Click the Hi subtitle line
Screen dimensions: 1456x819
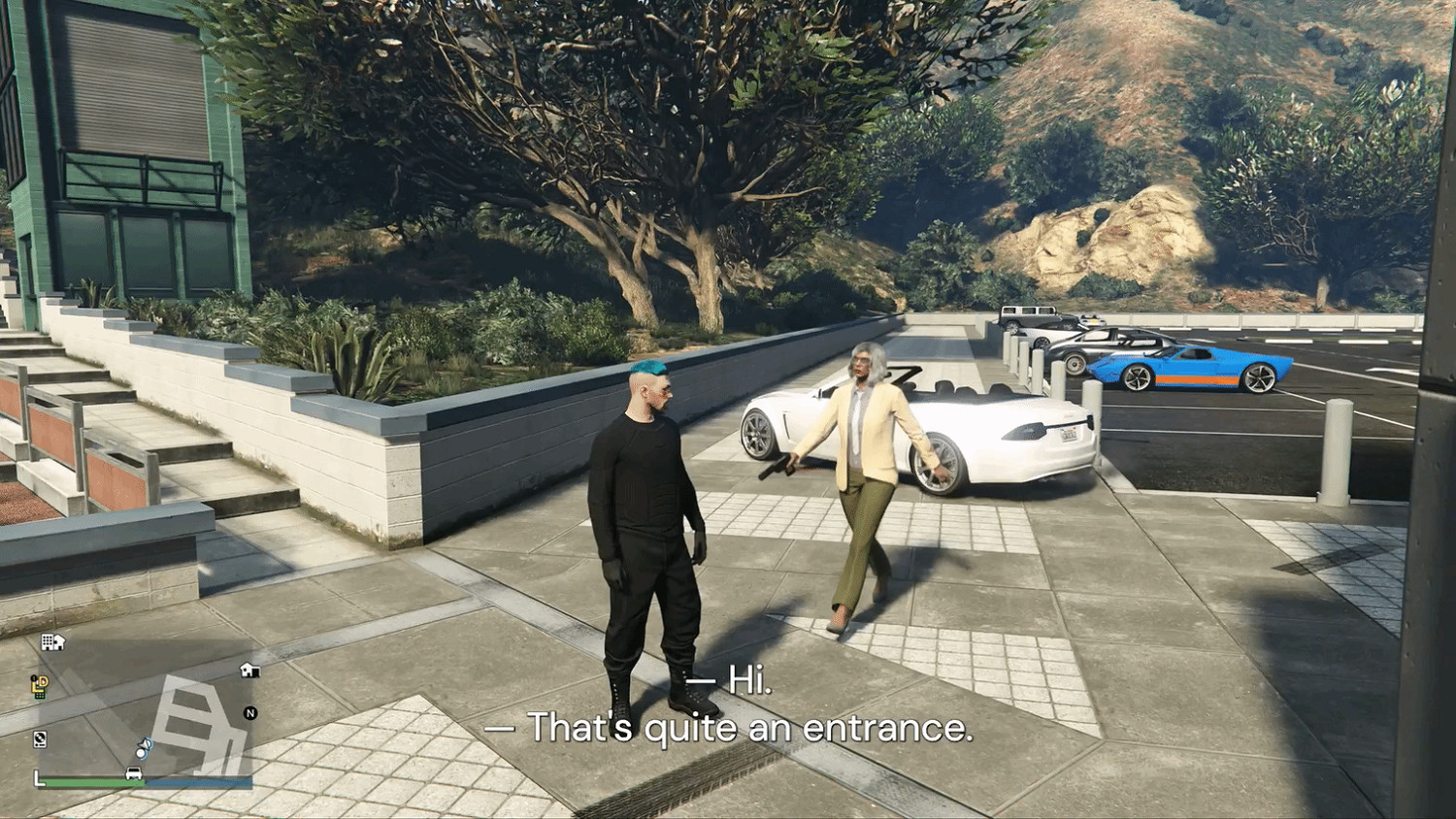(731, 684)
